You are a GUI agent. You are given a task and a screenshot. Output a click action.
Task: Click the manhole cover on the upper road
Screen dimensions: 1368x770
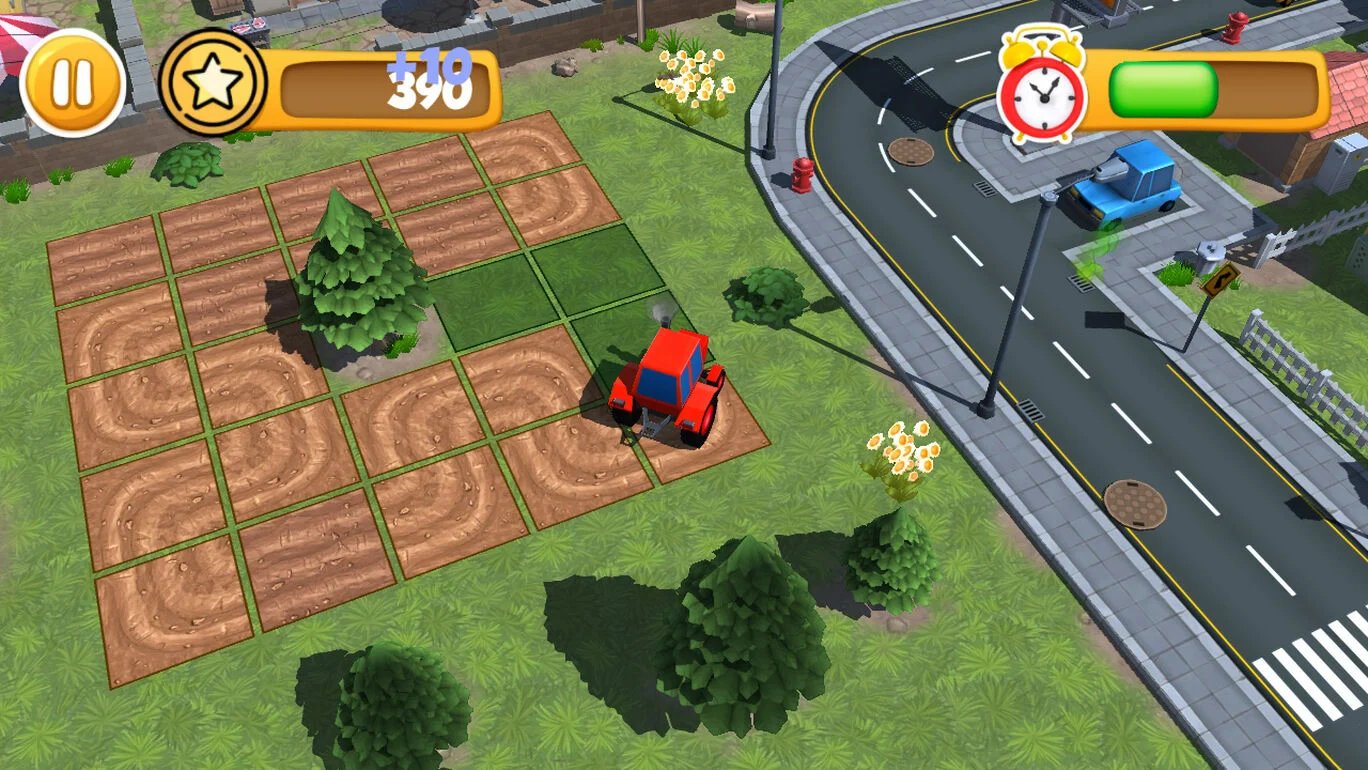(x=912, y=150)
